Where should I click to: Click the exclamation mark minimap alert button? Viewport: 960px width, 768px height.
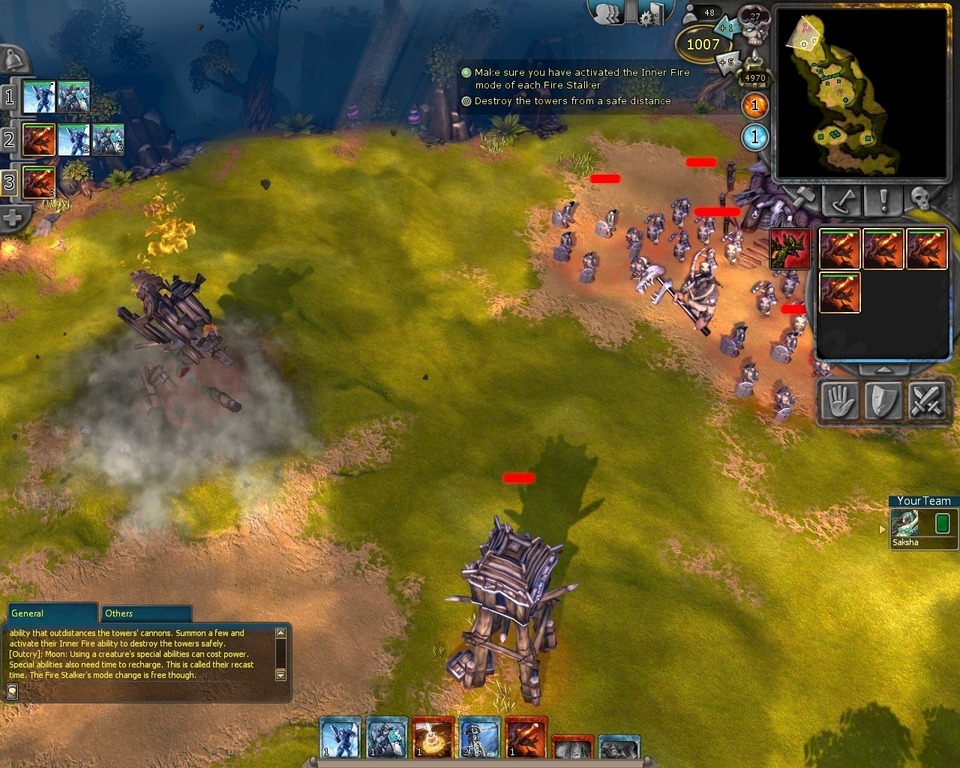tap(885, 199)
